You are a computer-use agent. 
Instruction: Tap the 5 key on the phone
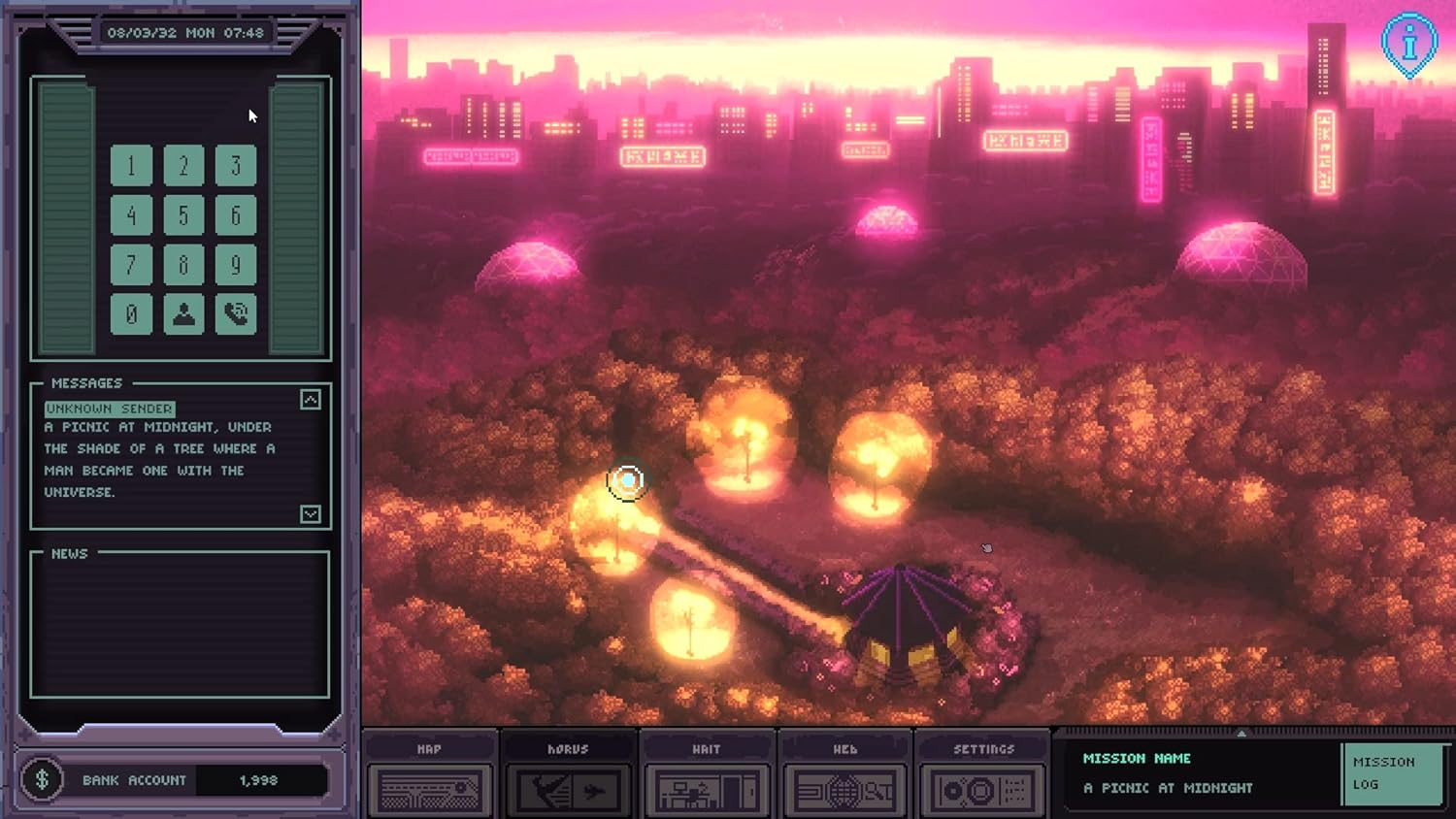183,215
